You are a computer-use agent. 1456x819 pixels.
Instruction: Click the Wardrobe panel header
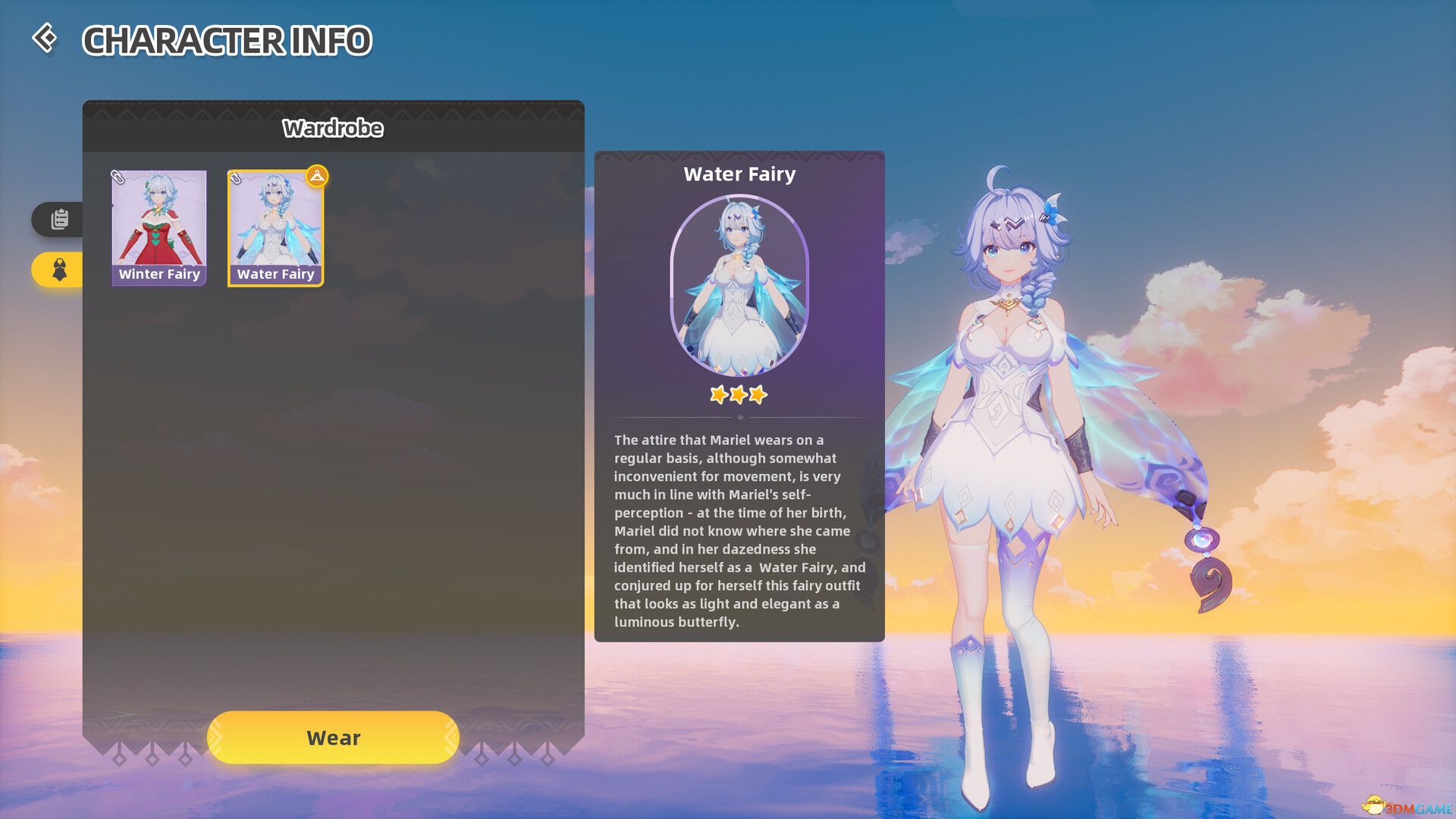[334, 128]
